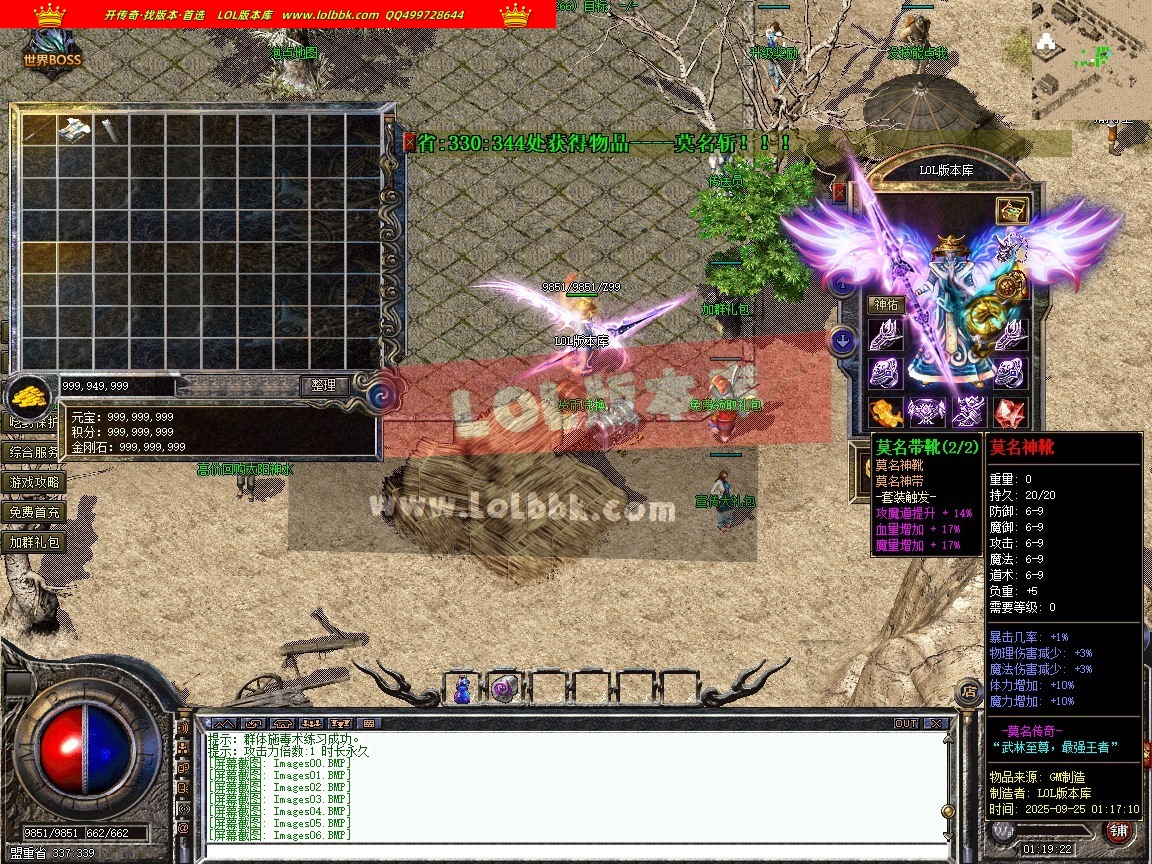1152x864 pixels.
Task: Select the white armor item in the bag
Action: [x=75, y=129]
